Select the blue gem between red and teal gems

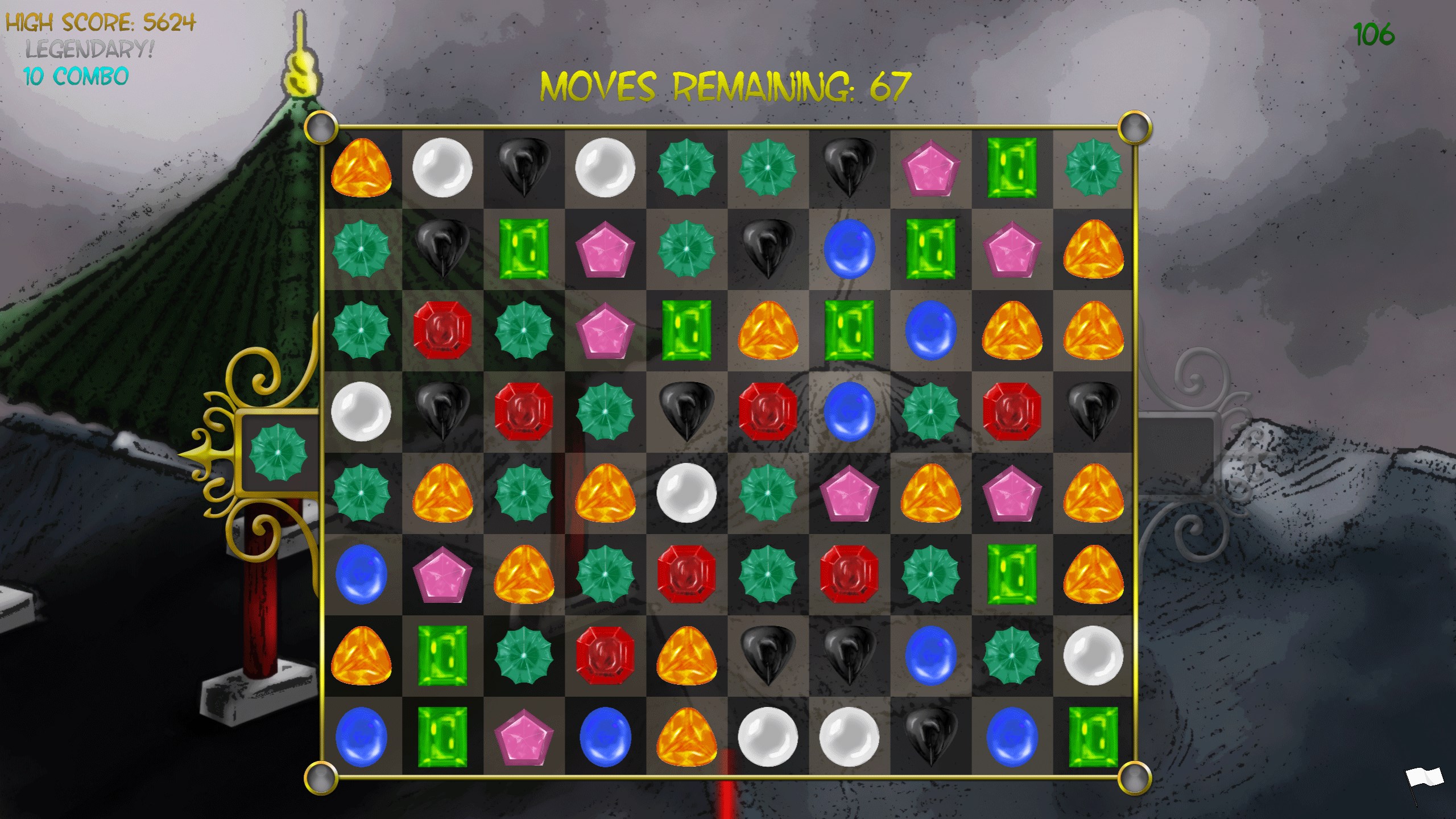point(849,412)
